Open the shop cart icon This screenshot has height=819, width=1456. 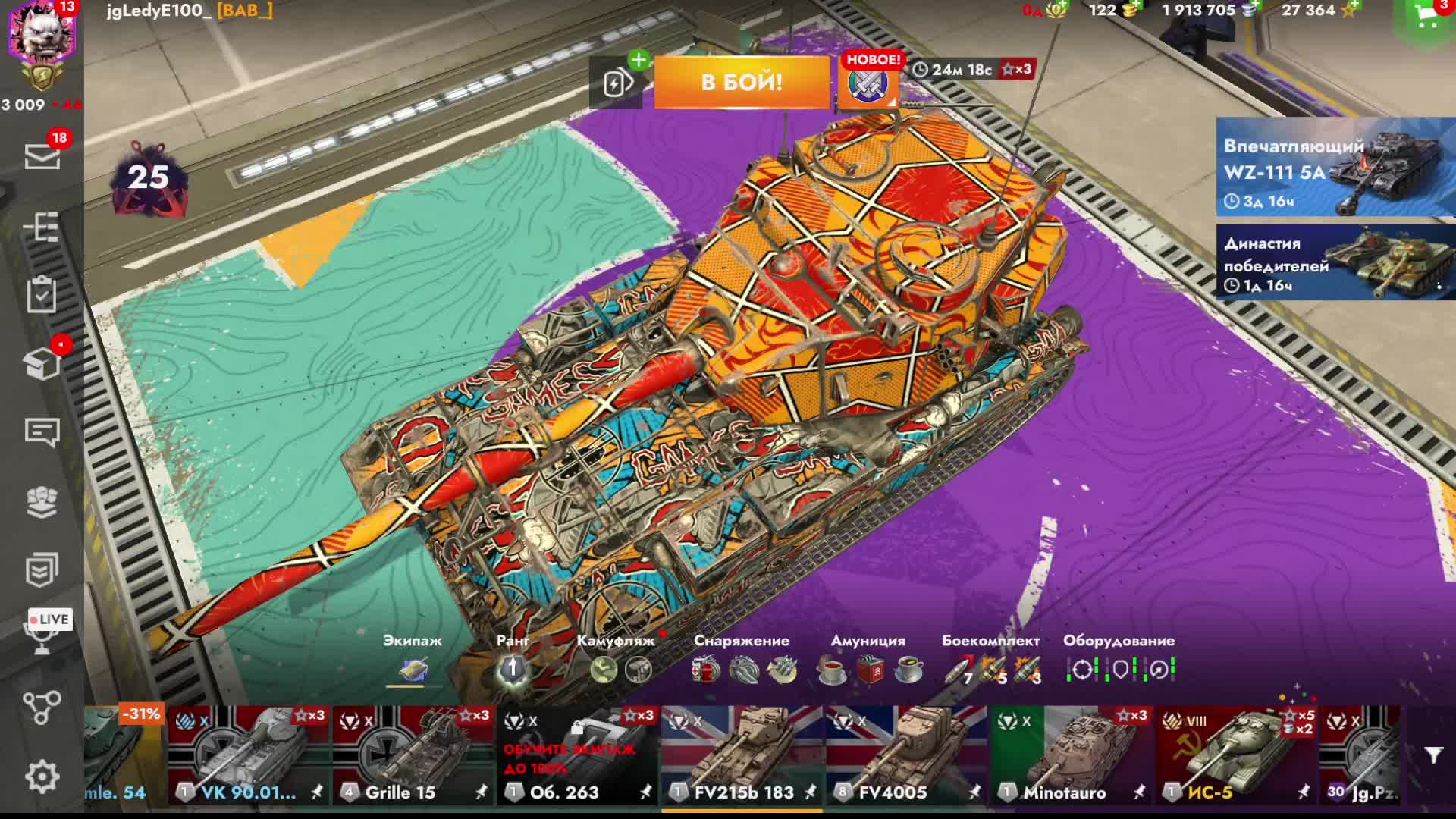click(x=1426, y=18)
